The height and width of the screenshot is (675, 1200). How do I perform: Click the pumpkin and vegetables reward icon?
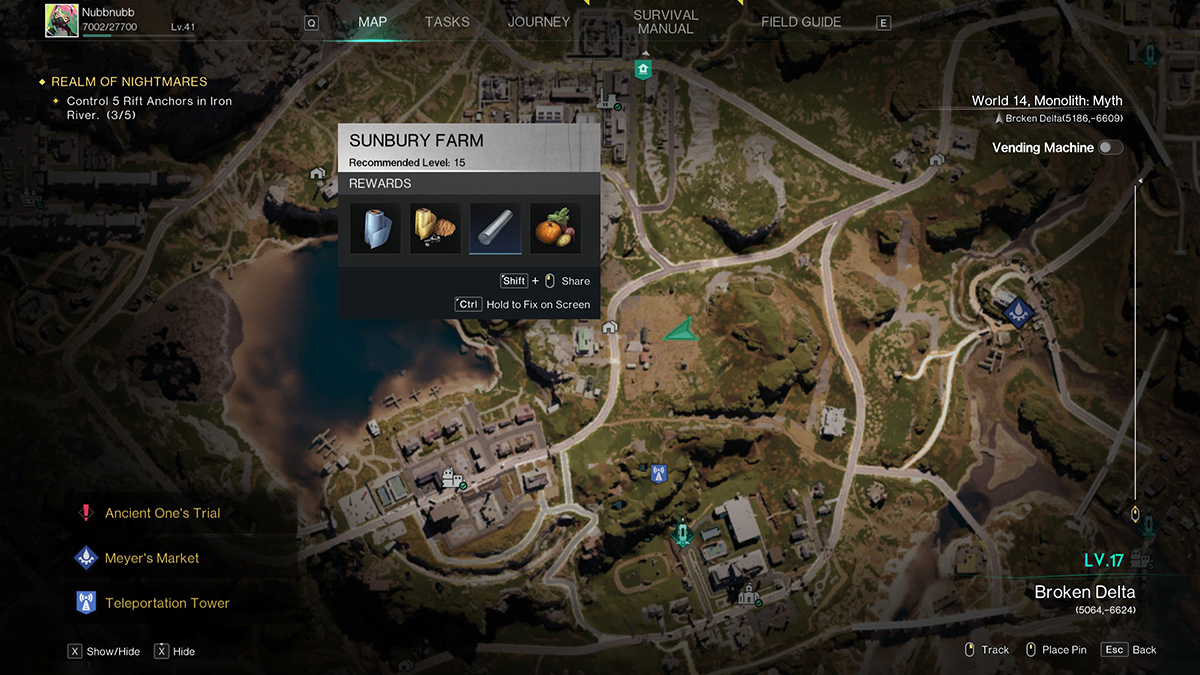(x=555, y=229)
